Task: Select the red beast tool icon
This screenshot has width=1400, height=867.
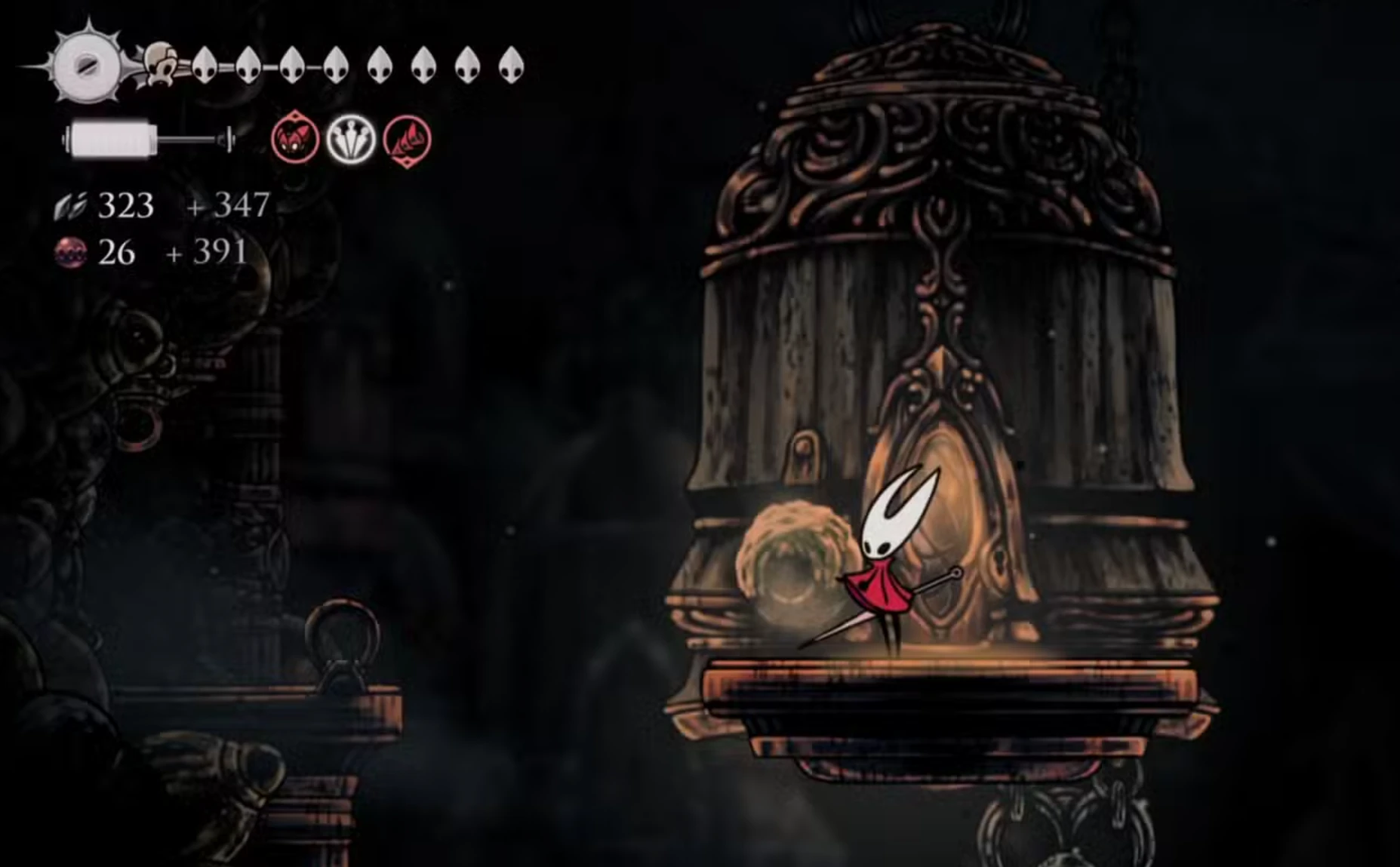Action: 295,140
